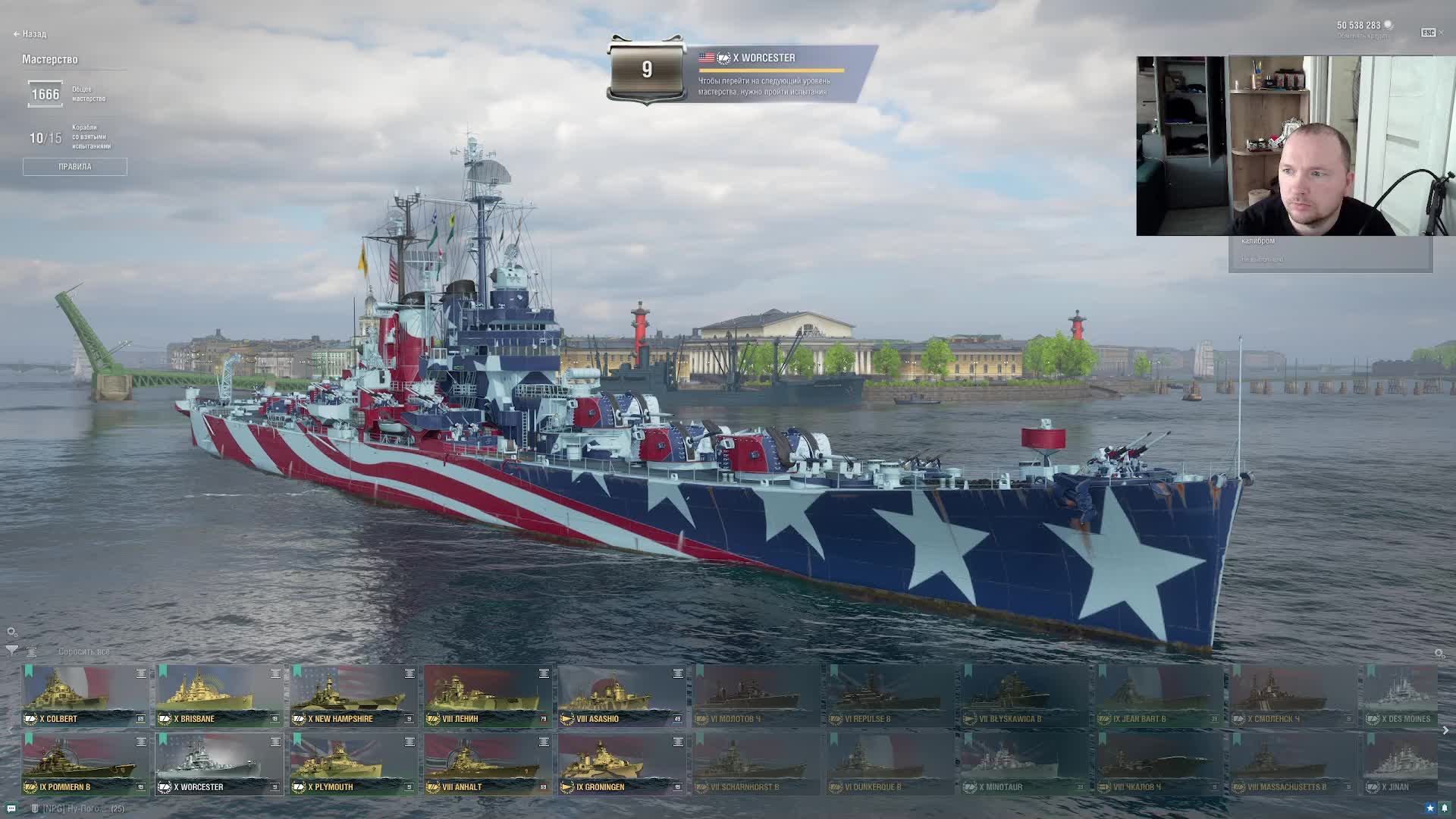Reset filters with Сбросить все

pos(84,651)
